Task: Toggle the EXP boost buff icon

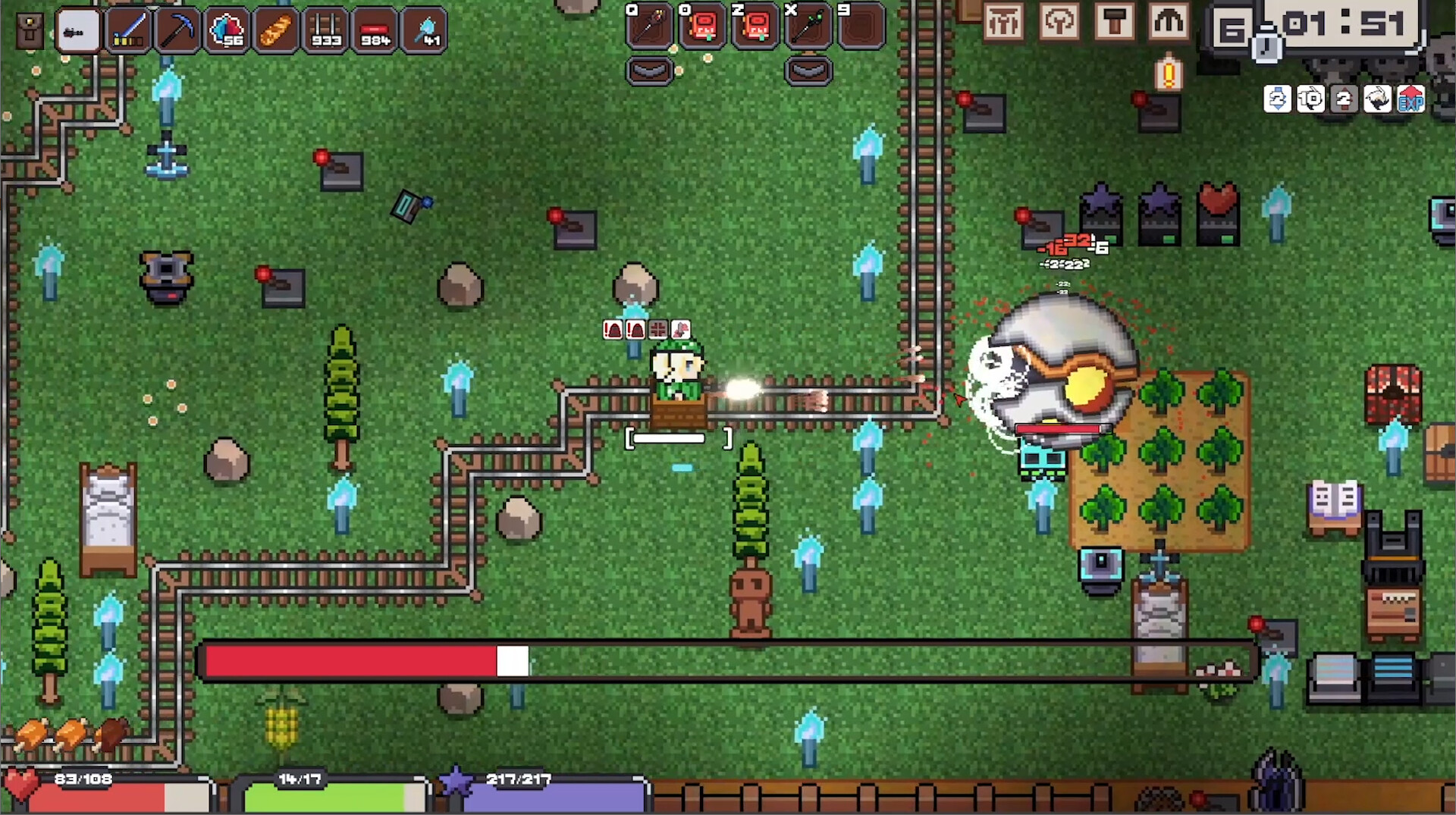Action: click(1412, 99)
